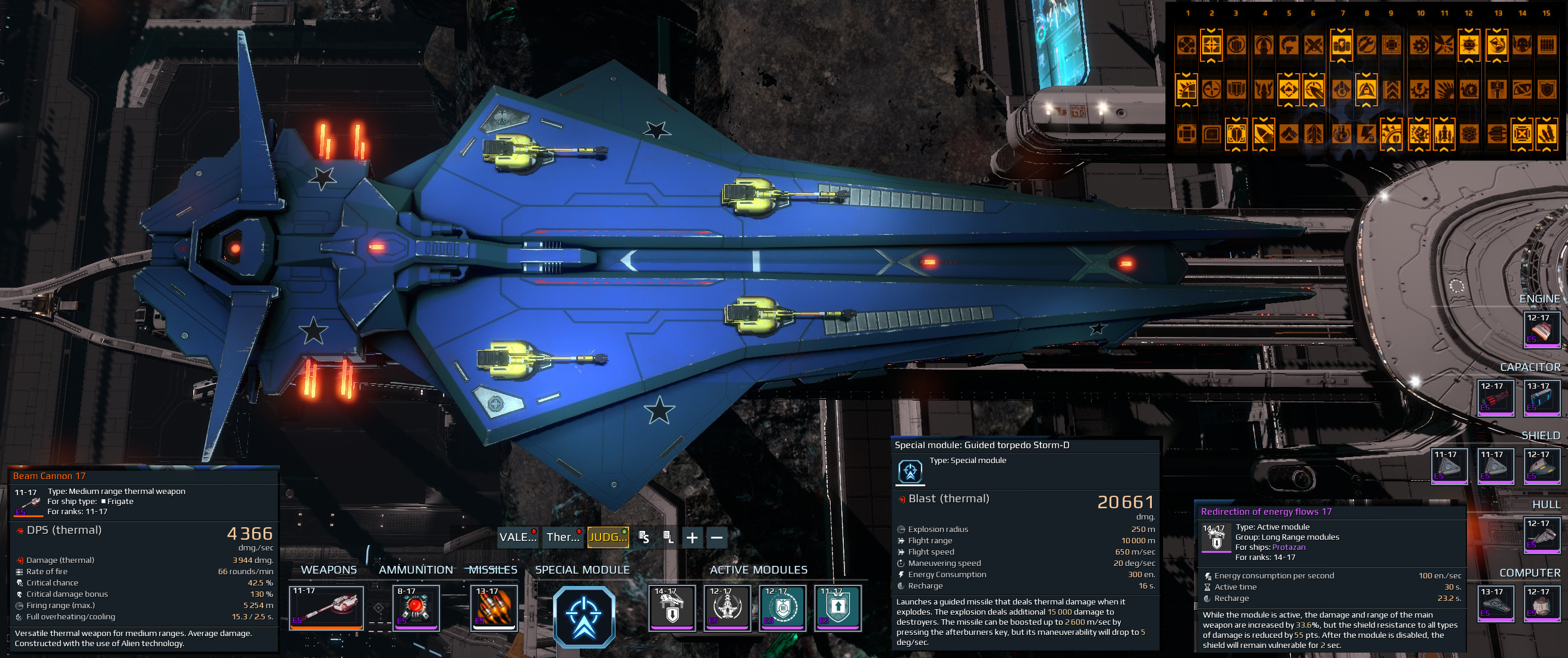This screenshot has height=658, width=1568.
Task: Select the red capacitor module slot
Action: tap(1495, 398)
